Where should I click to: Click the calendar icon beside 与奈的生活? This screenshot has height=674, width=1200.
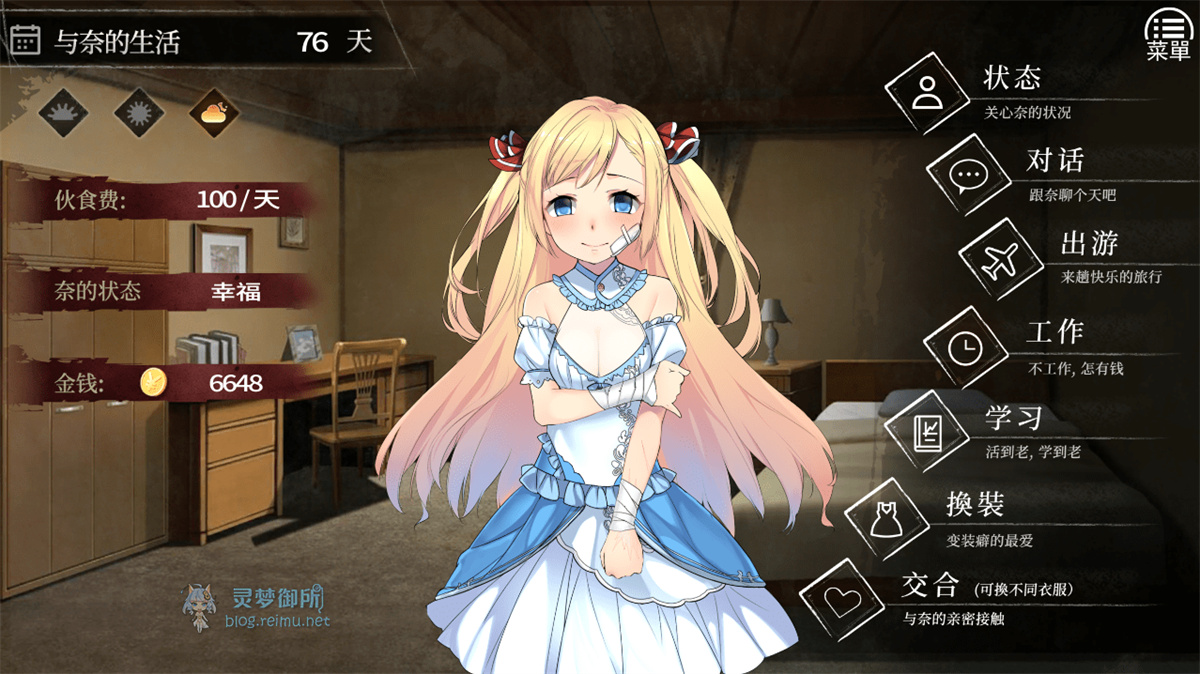(25, 40)
